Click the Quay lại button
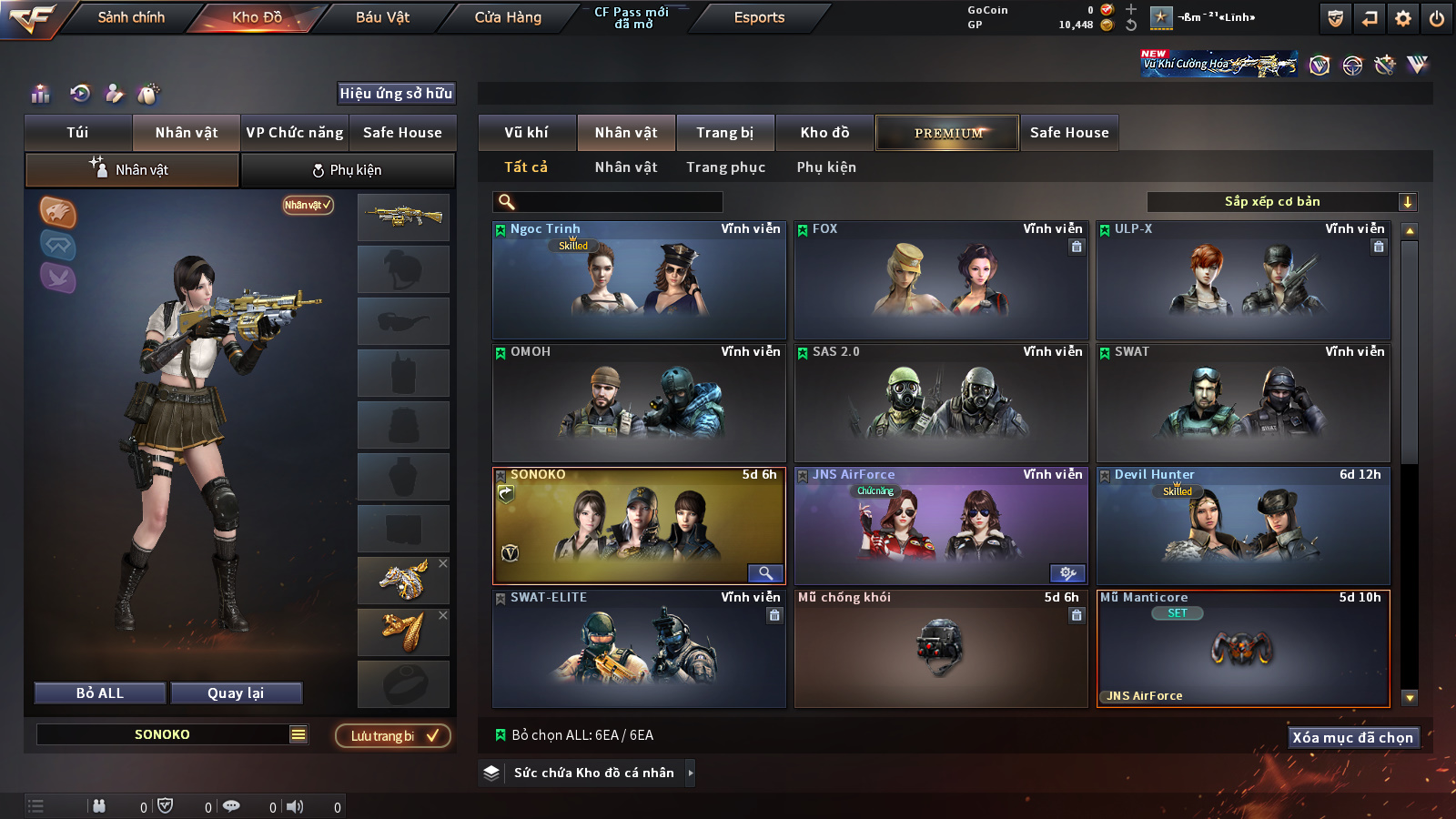Viewport: 1456px width, 819px height. (236, 693)
